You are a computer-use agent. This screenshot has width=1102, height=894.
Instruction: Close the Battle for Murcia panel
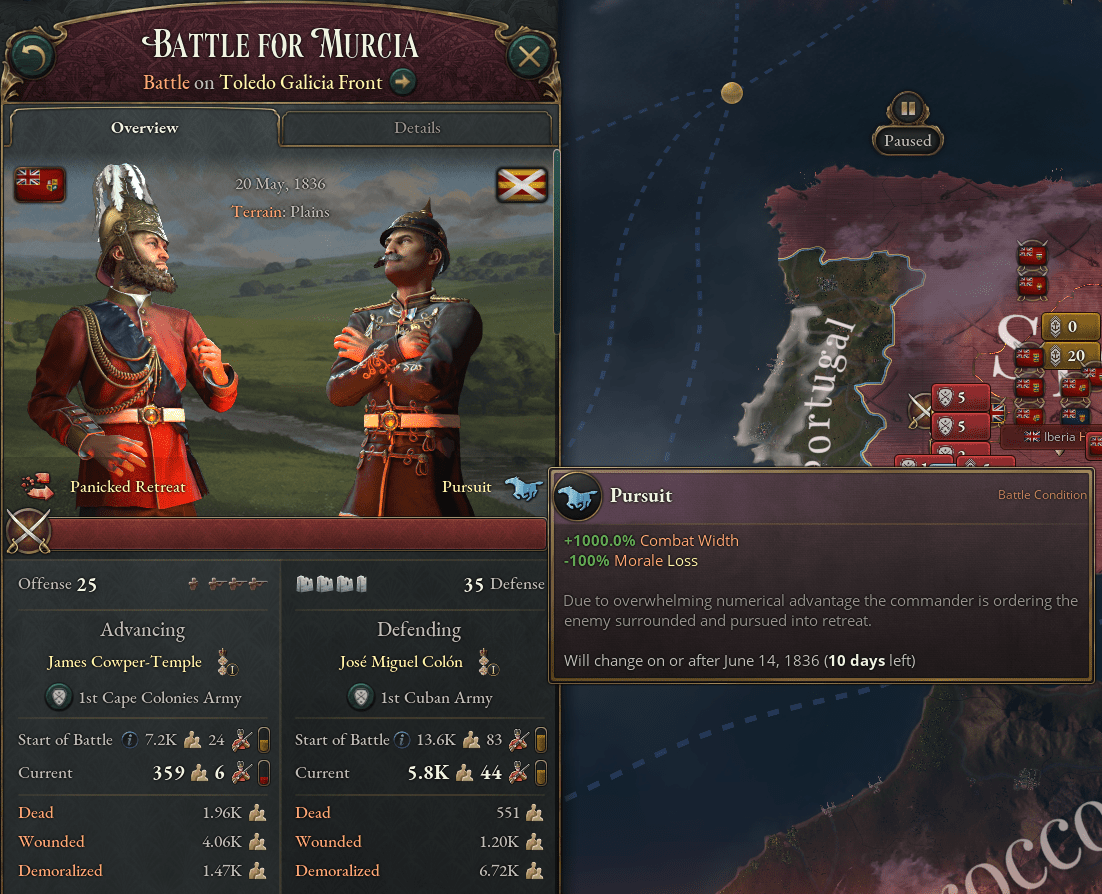(529, 56)
